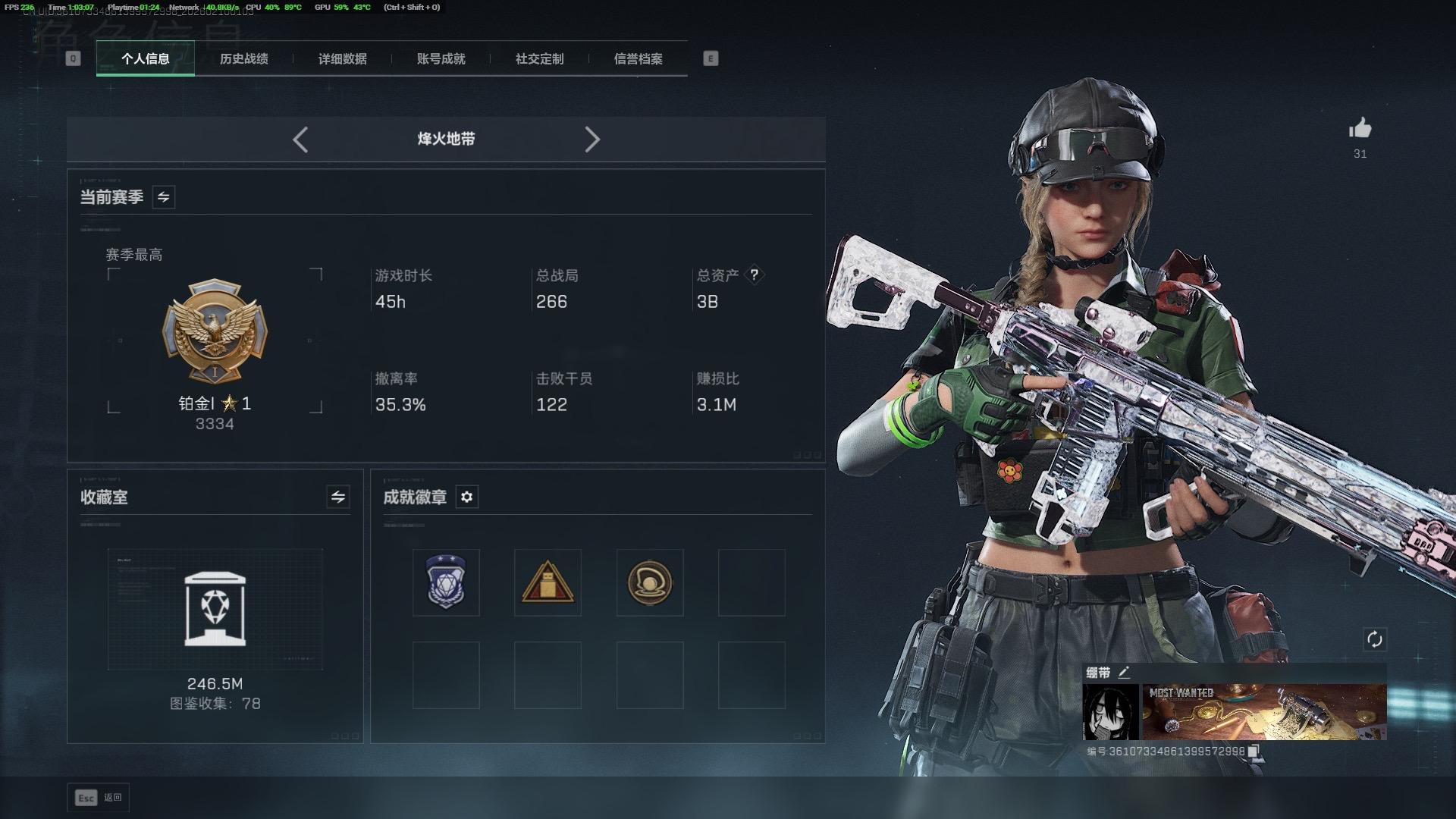Give a thumbs-up like to this profile

[1360, 129]
